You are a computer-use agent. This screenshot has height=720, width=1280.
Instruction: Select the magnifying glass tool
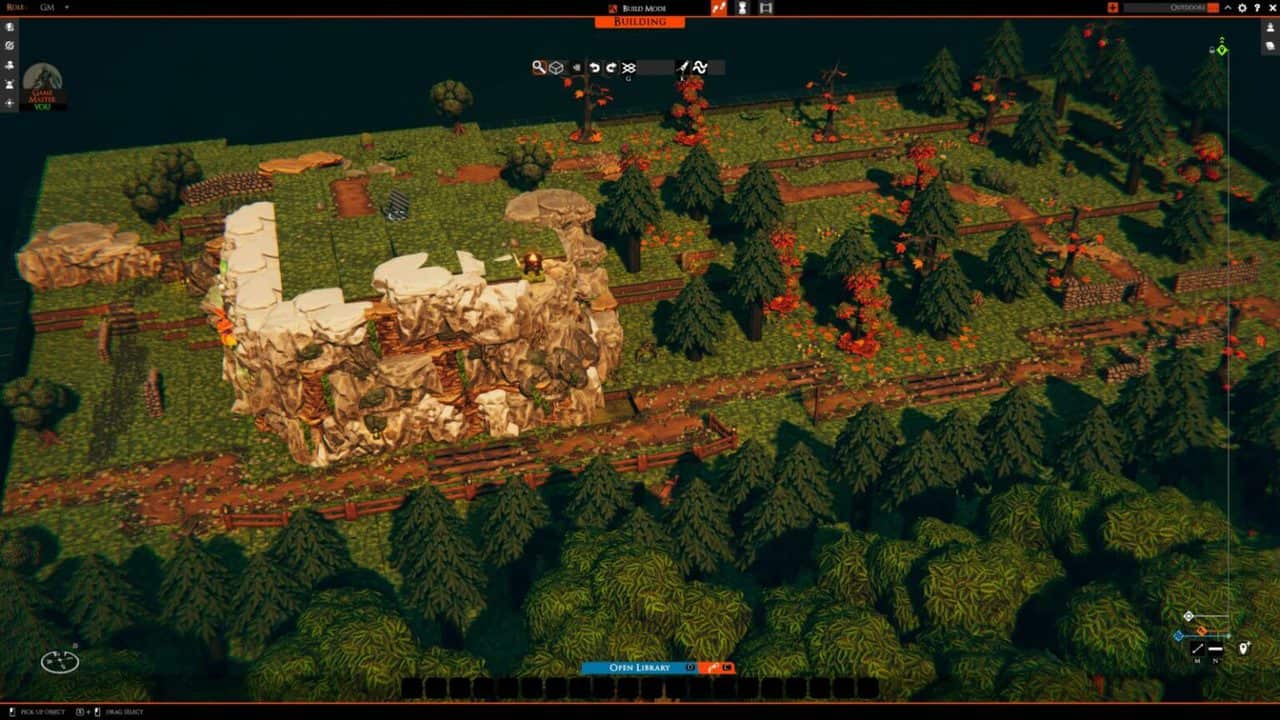(539, 67)
